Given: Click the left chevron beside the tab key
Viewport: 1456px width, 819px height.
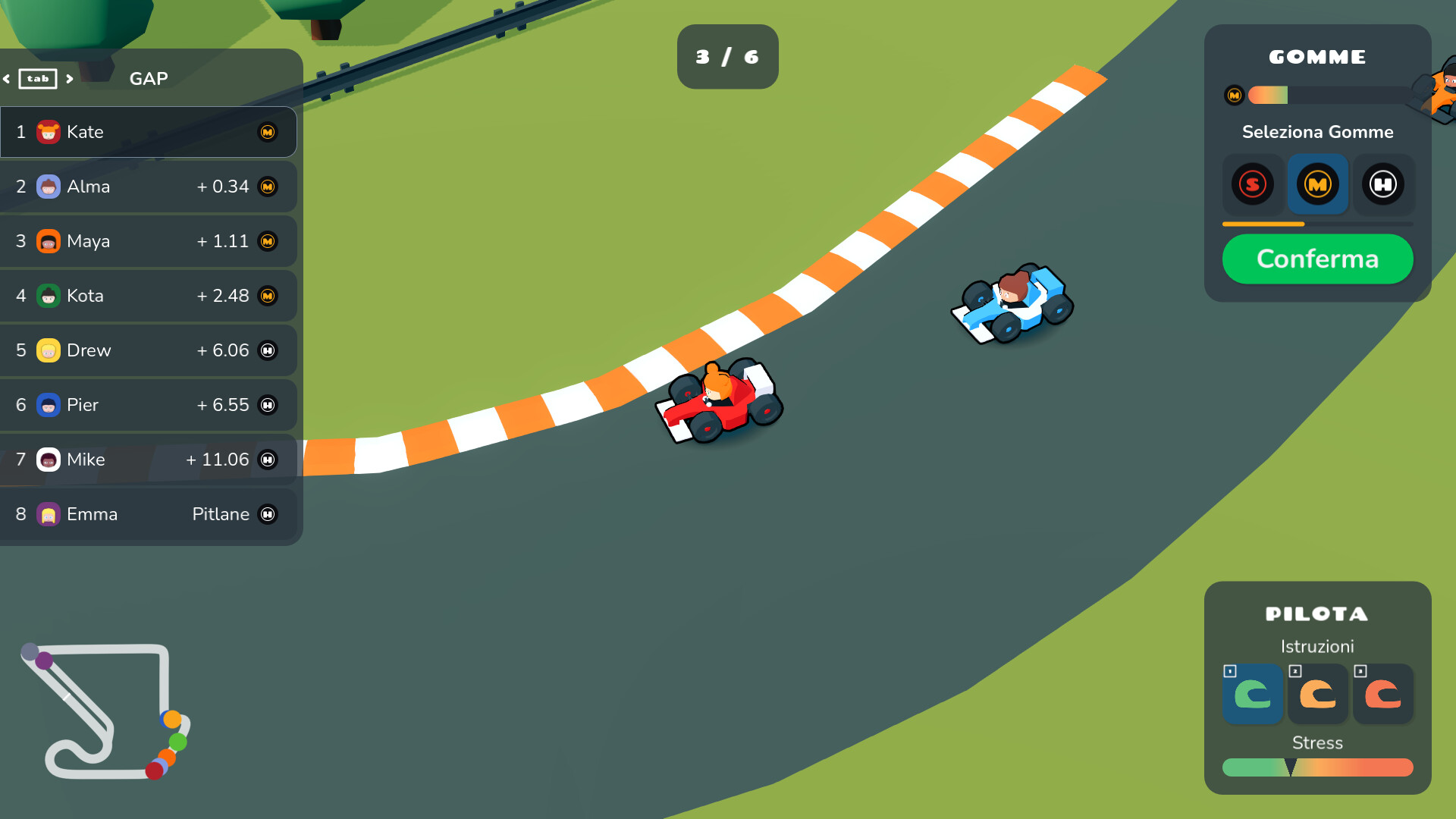Looking at the screenshot, I should 7,77.
